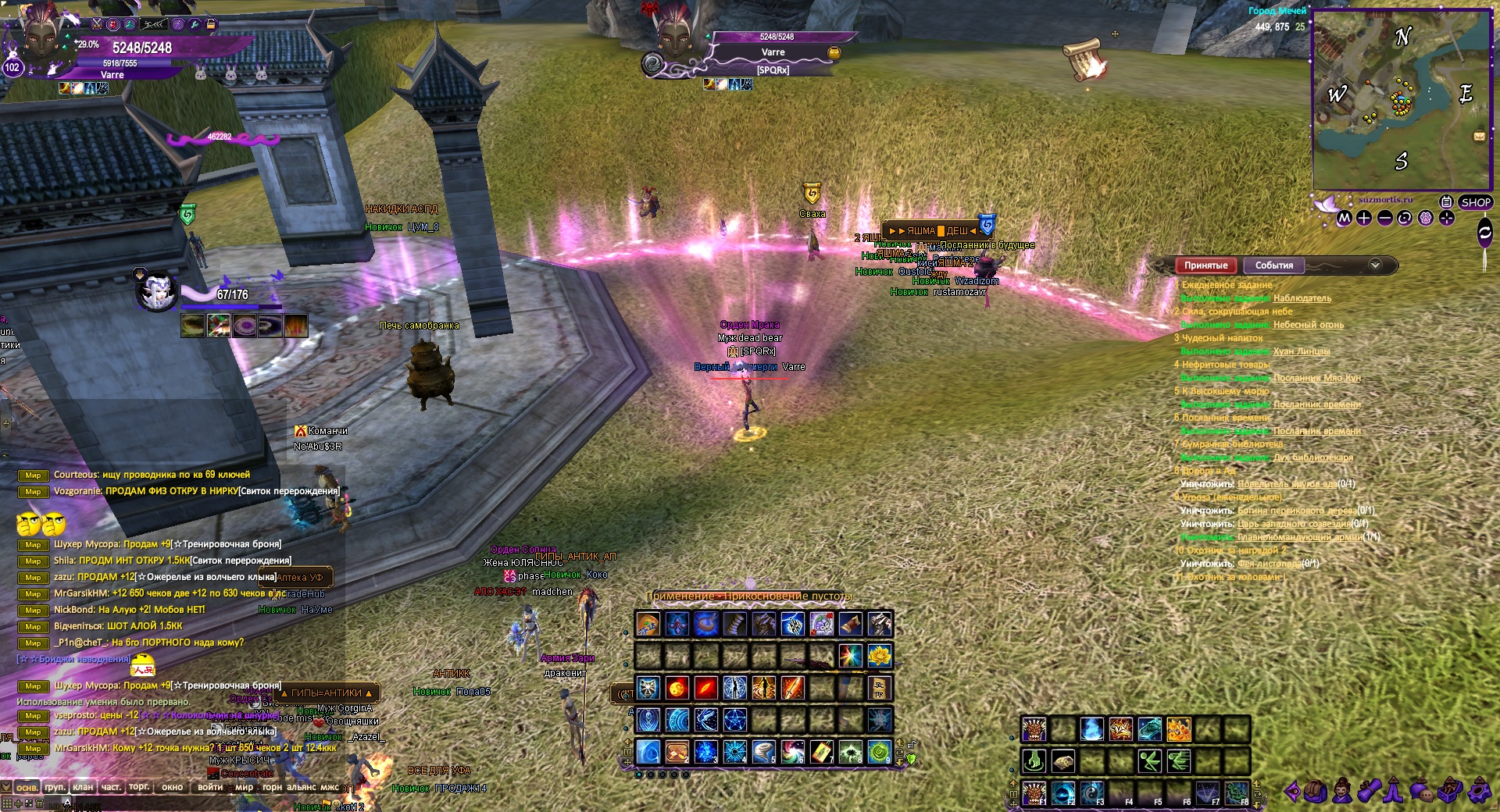Click the minimap zoom-out minus button
The image size is (1500, 812).
[x=1384, y=219]
